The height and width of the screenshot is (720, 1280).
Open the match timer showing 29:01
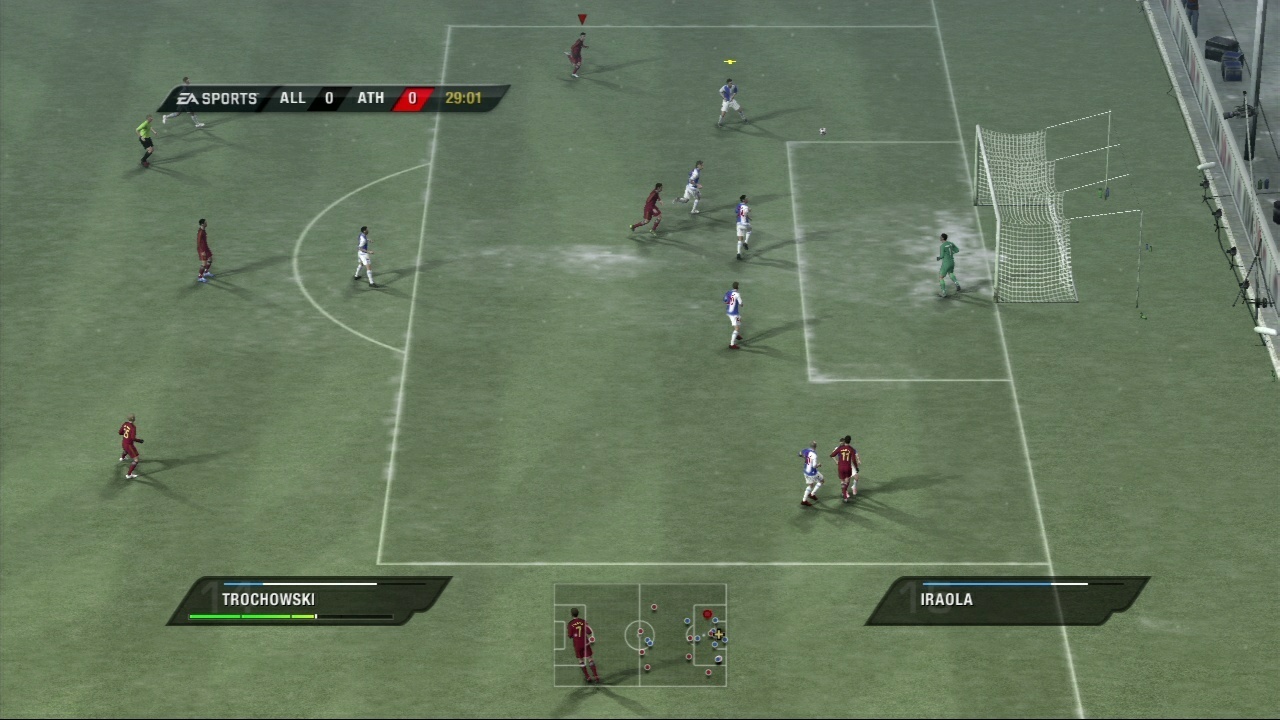click(x=466, y=98)
